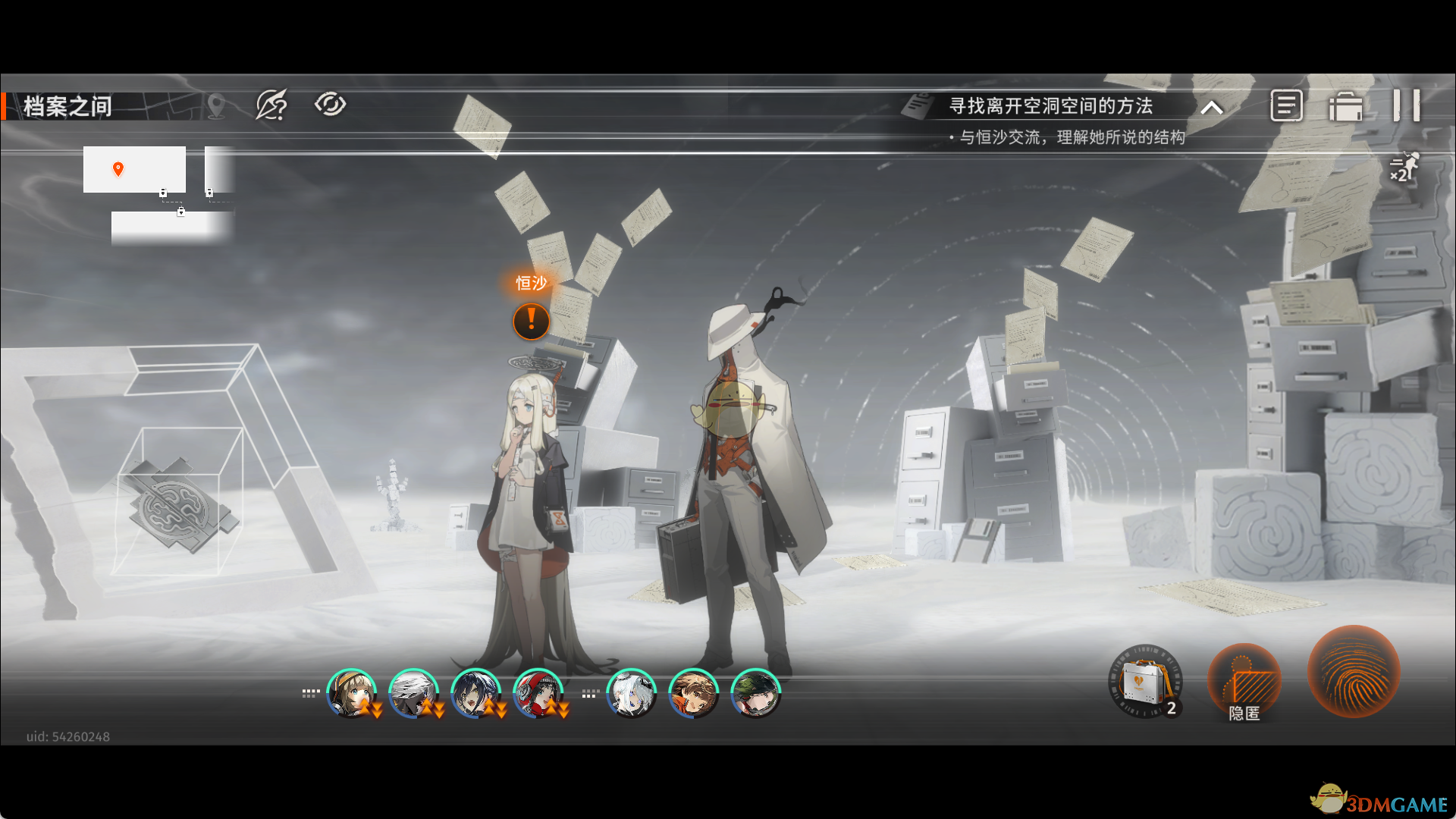Open the mission log list icon
The width and height of the screenshot is (1456, 819).
pyautogui.click(x=1286, y=105)
